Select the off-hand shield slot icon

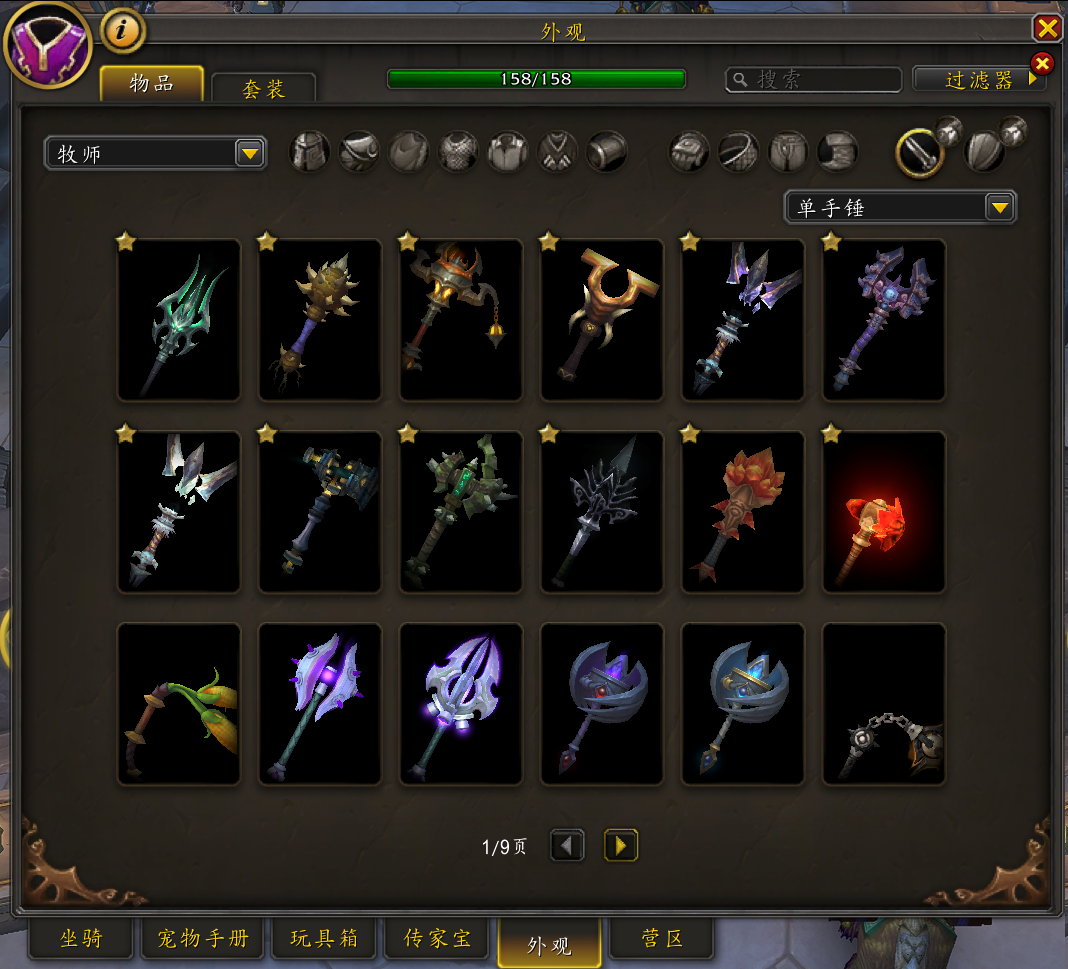coord(984,152)
